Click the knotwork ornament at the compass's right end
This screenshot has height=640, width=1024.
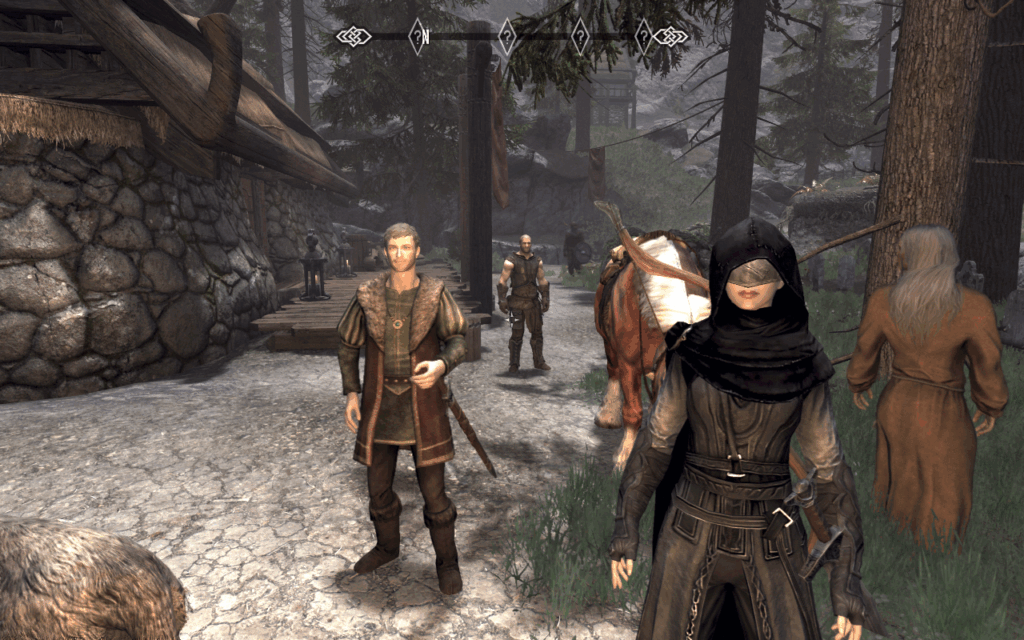[x=671, y=37]
